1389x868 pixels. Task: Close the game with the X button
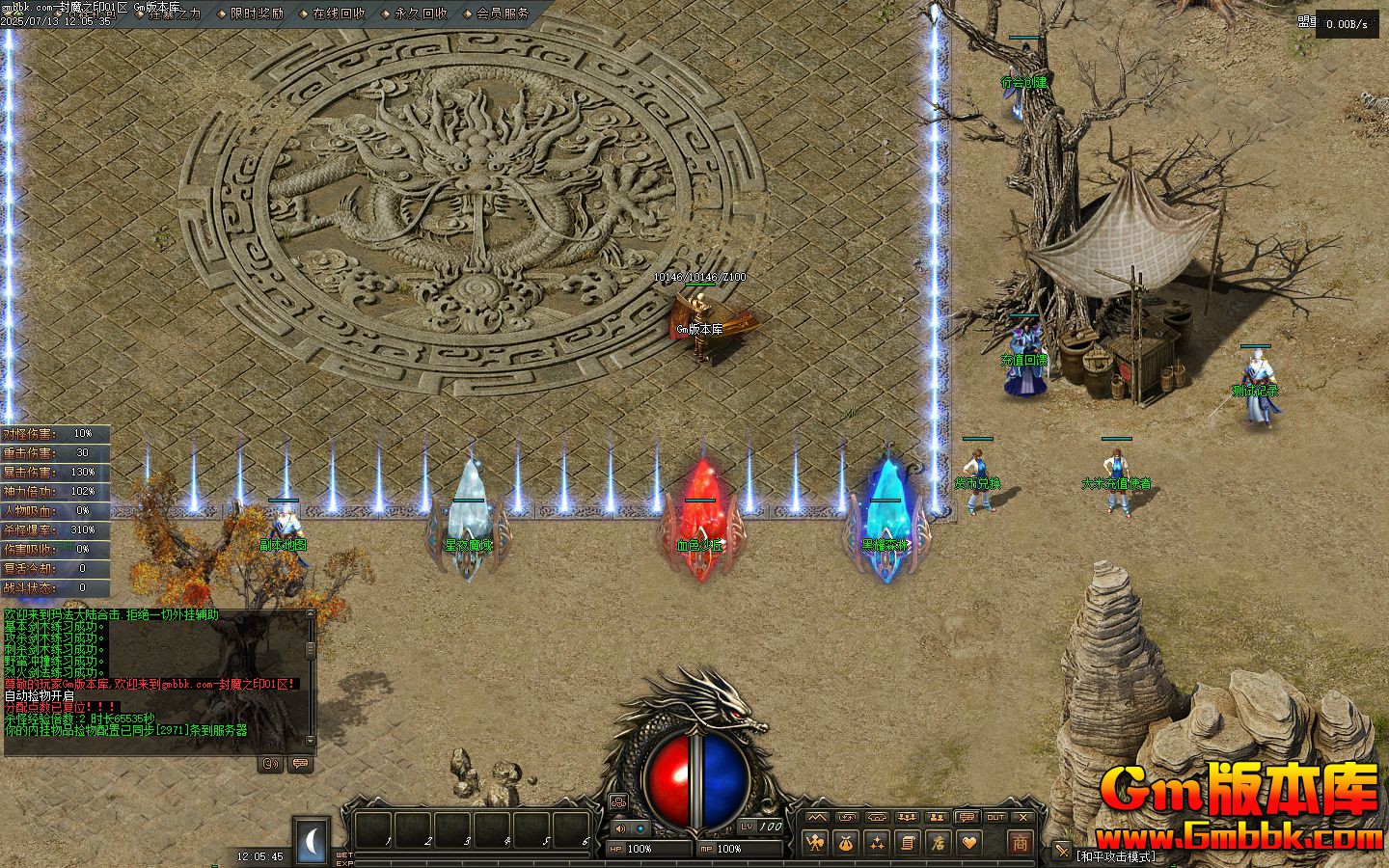pos(1024,818)
